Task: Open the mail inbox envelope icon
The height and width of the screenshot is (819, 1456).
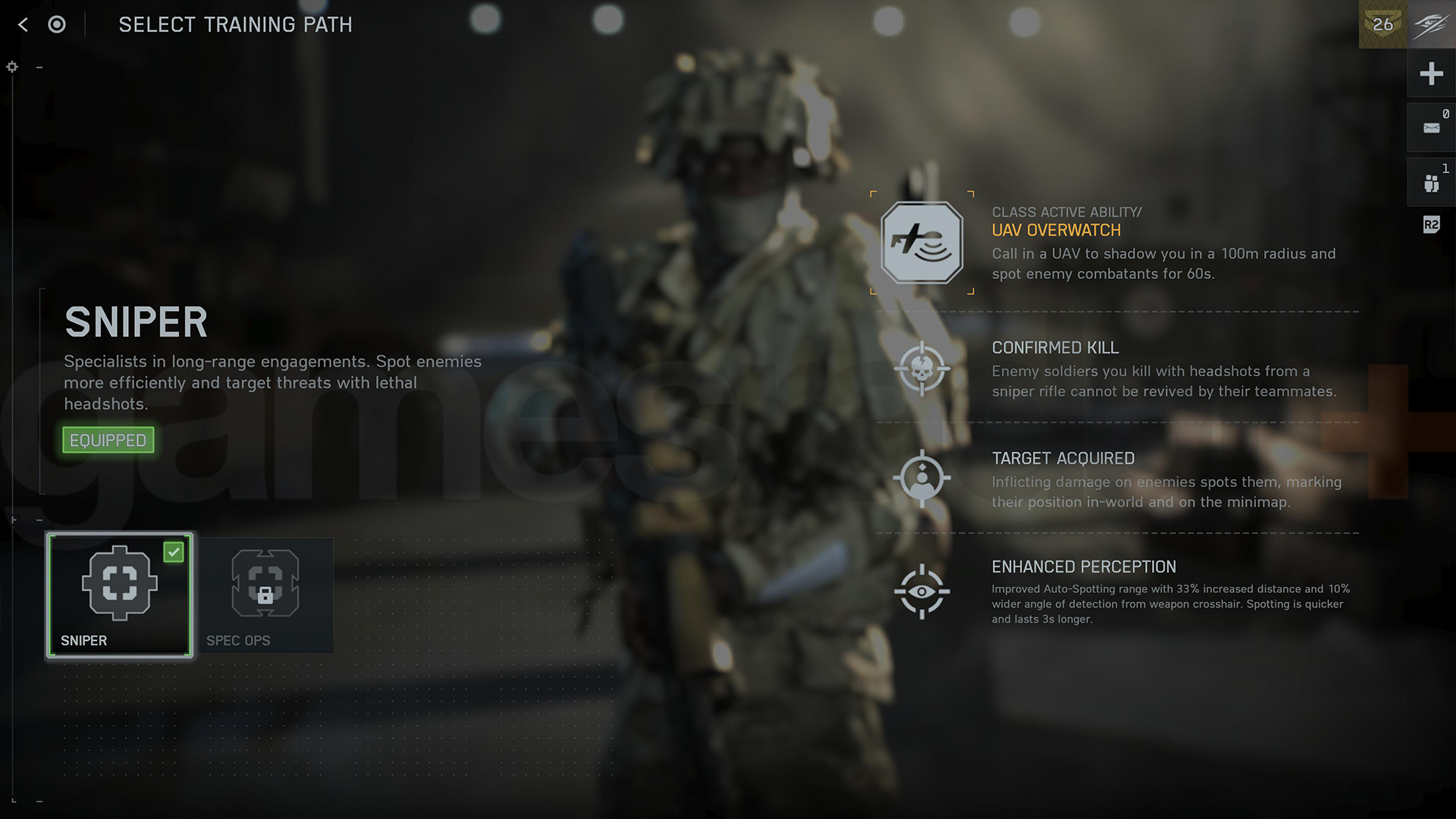Action: 1430,127
